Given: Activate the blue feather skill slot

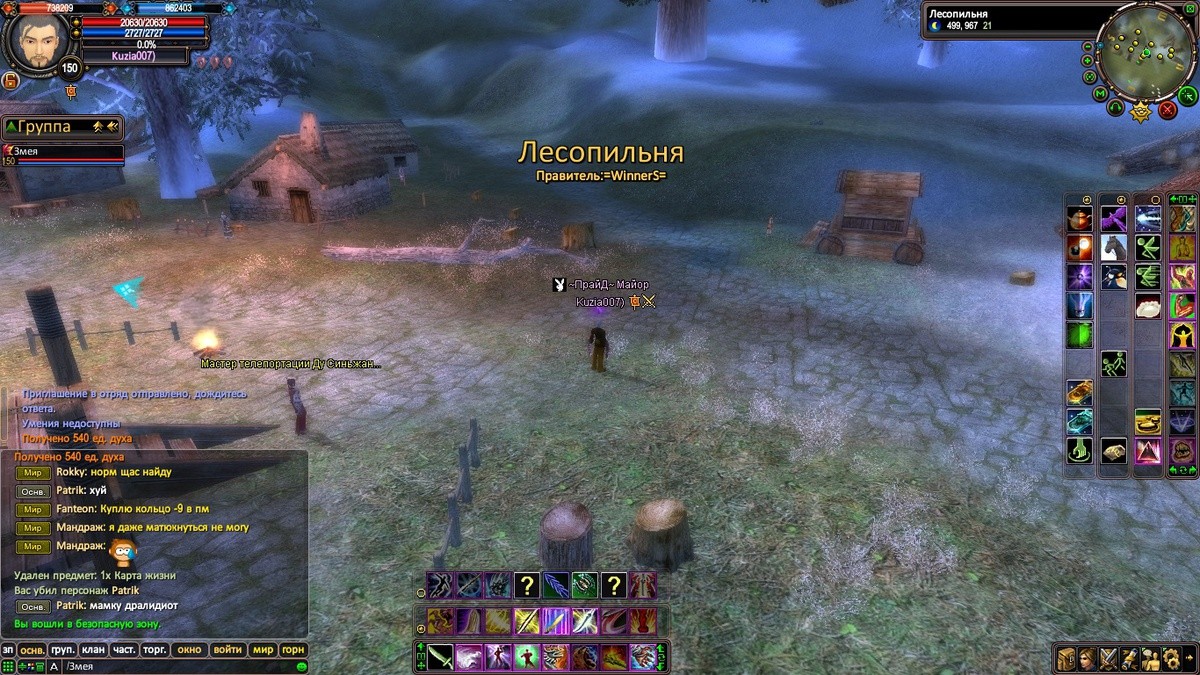Looking at the screenshot, I should point(556,585).
